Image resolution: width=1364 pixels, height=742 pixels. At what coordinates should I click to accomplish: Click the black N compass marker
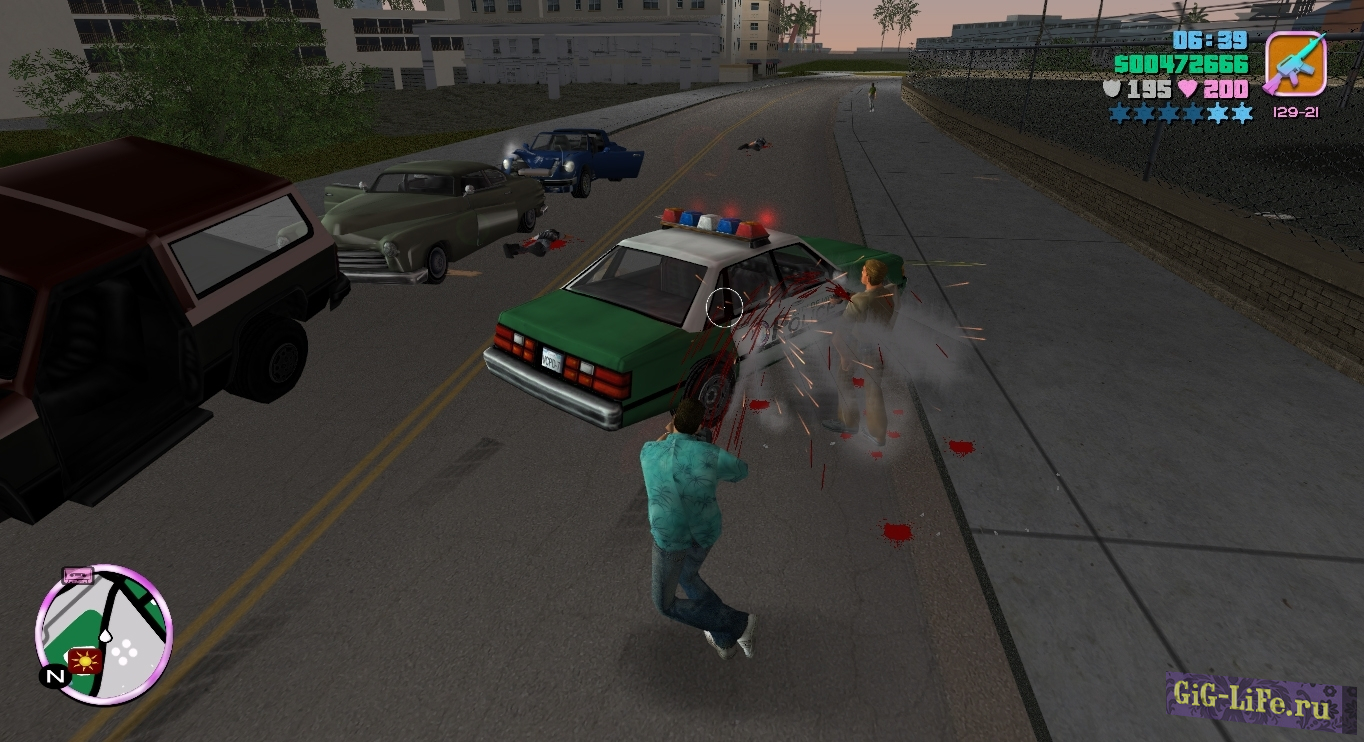(54, 676)
